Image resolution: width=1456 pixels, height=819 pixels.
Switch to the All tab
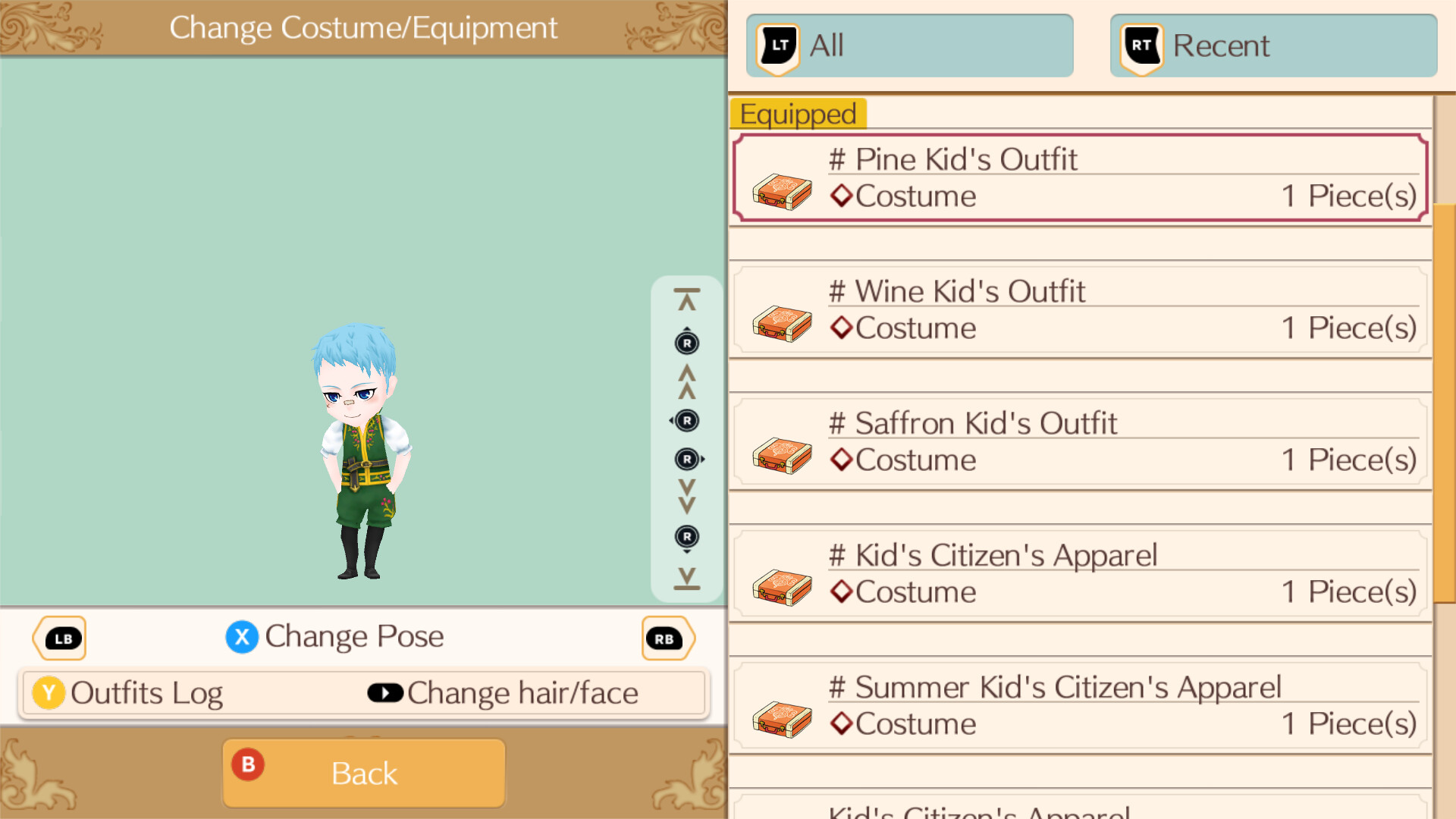click(x=908, y=45)
